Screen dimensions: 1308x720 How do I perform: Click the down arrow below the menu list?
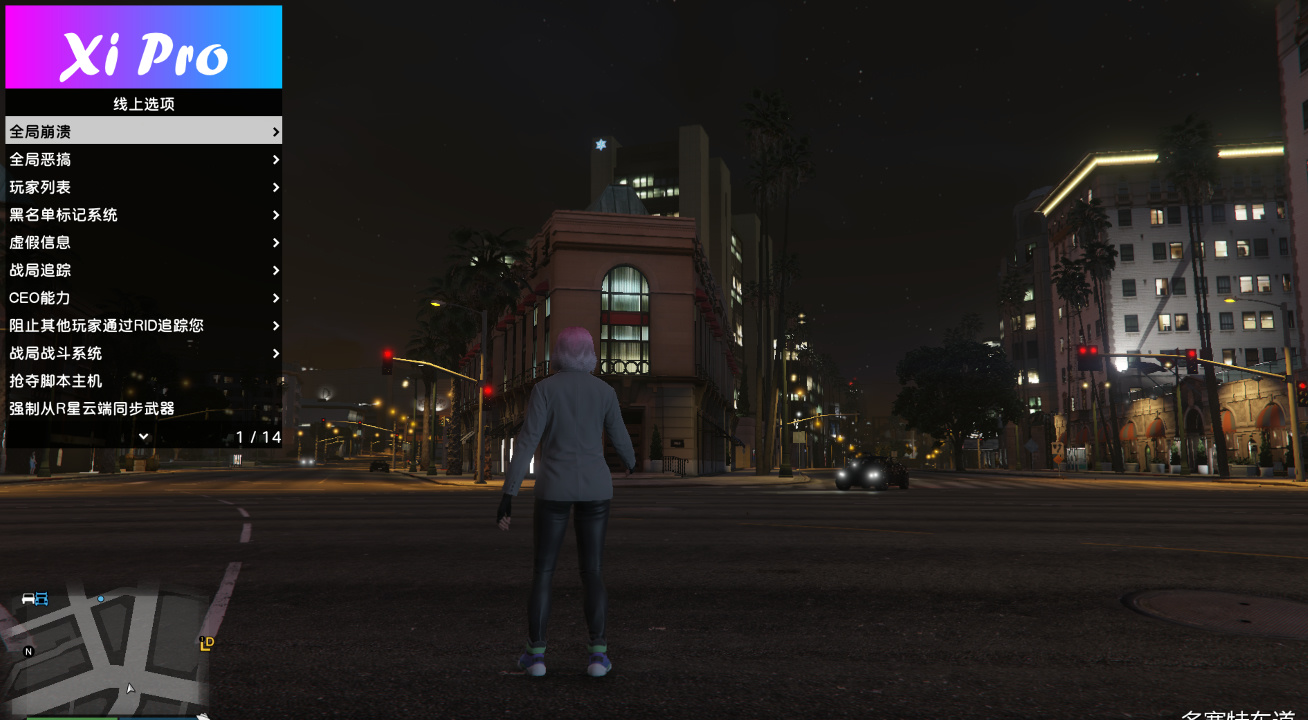[143, 436]
